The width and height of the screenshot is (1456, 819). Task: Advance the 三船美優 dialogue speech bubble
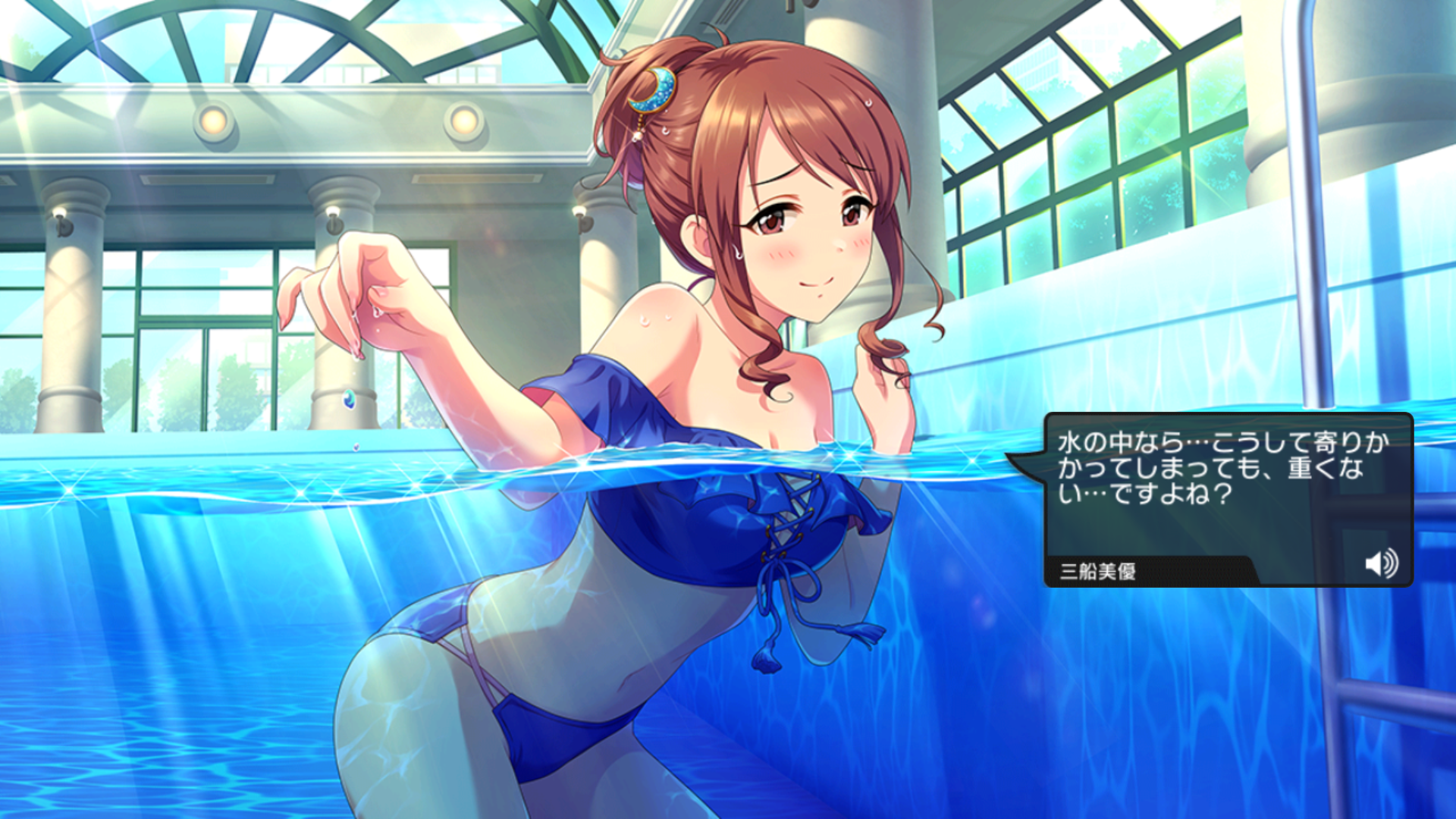(x=1222, y=485)
